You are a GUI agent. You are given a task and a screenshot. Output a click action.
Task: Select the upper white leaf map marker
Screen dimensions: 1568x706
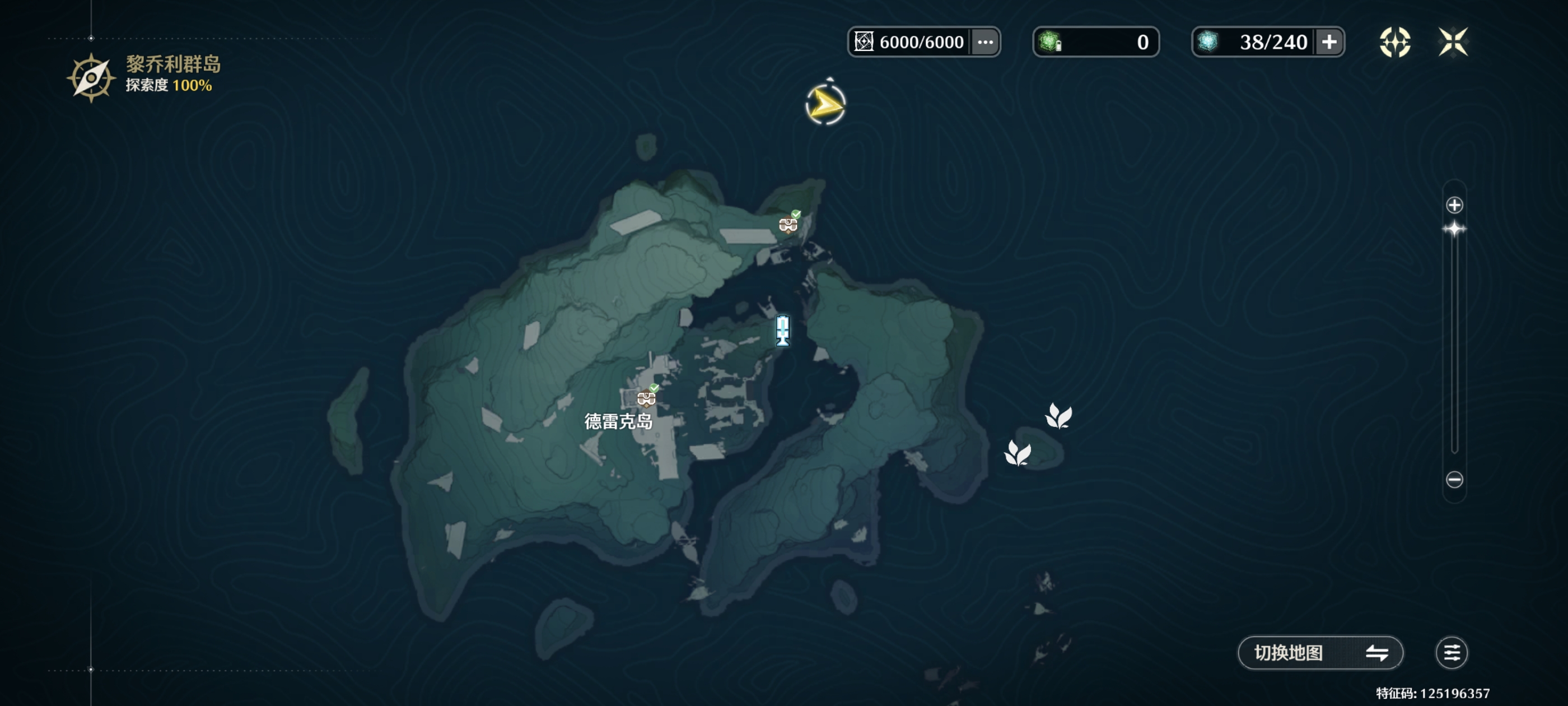1058,417
